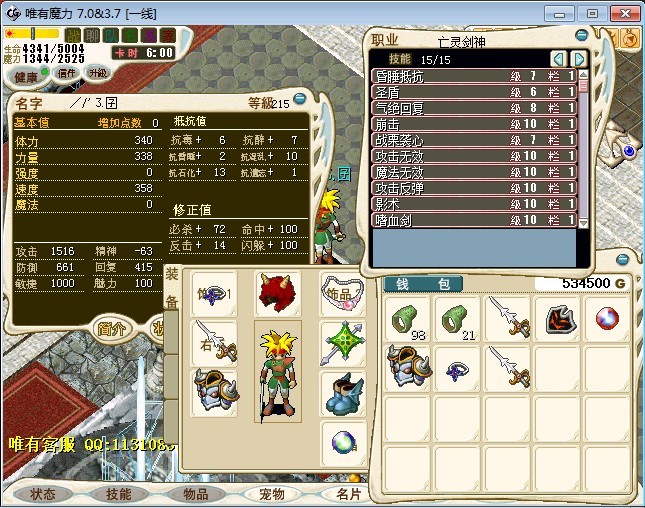Choose the 圣盾 skill in the list
The image size is (645, 508).
point(474,91)
